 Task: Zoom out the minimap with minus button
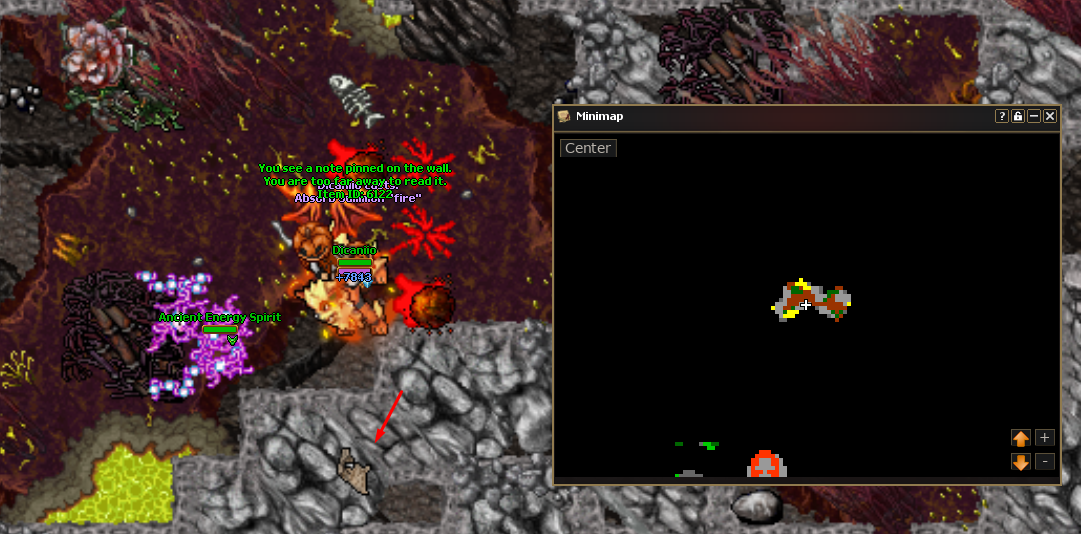coord(1045,462)
